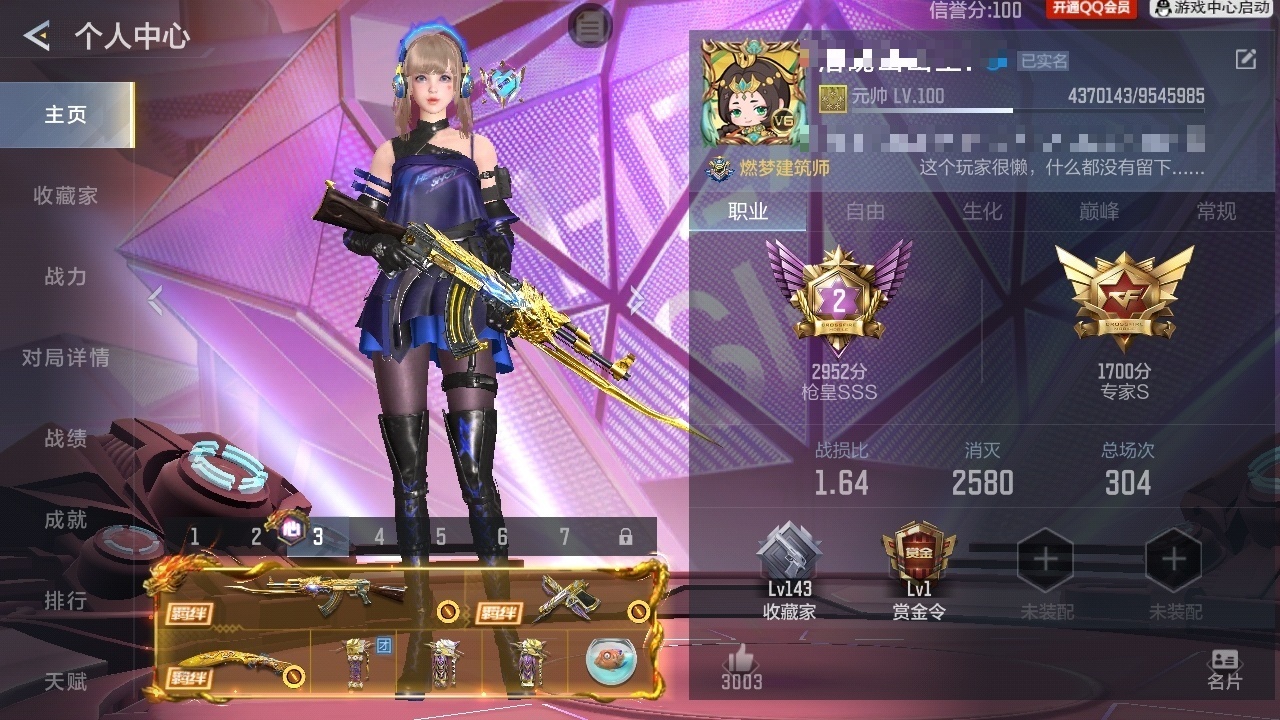
Task: Switch to the 自由 stats tab
Action: click(865, 211)
